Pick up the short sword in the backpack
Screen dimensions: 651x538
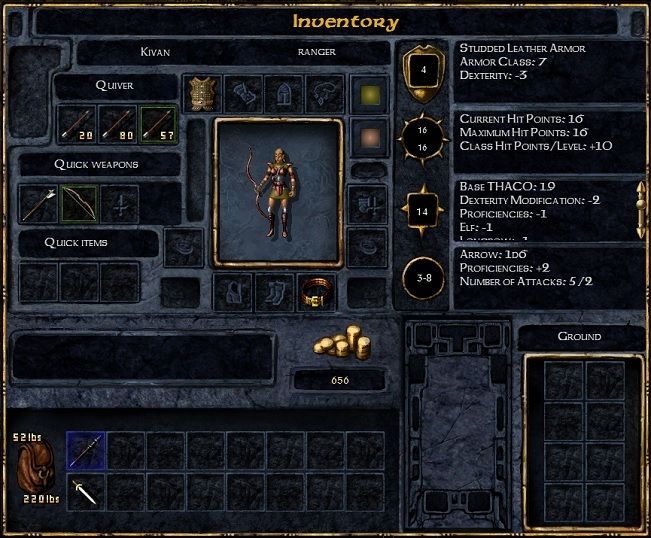[x=86, y=491]
